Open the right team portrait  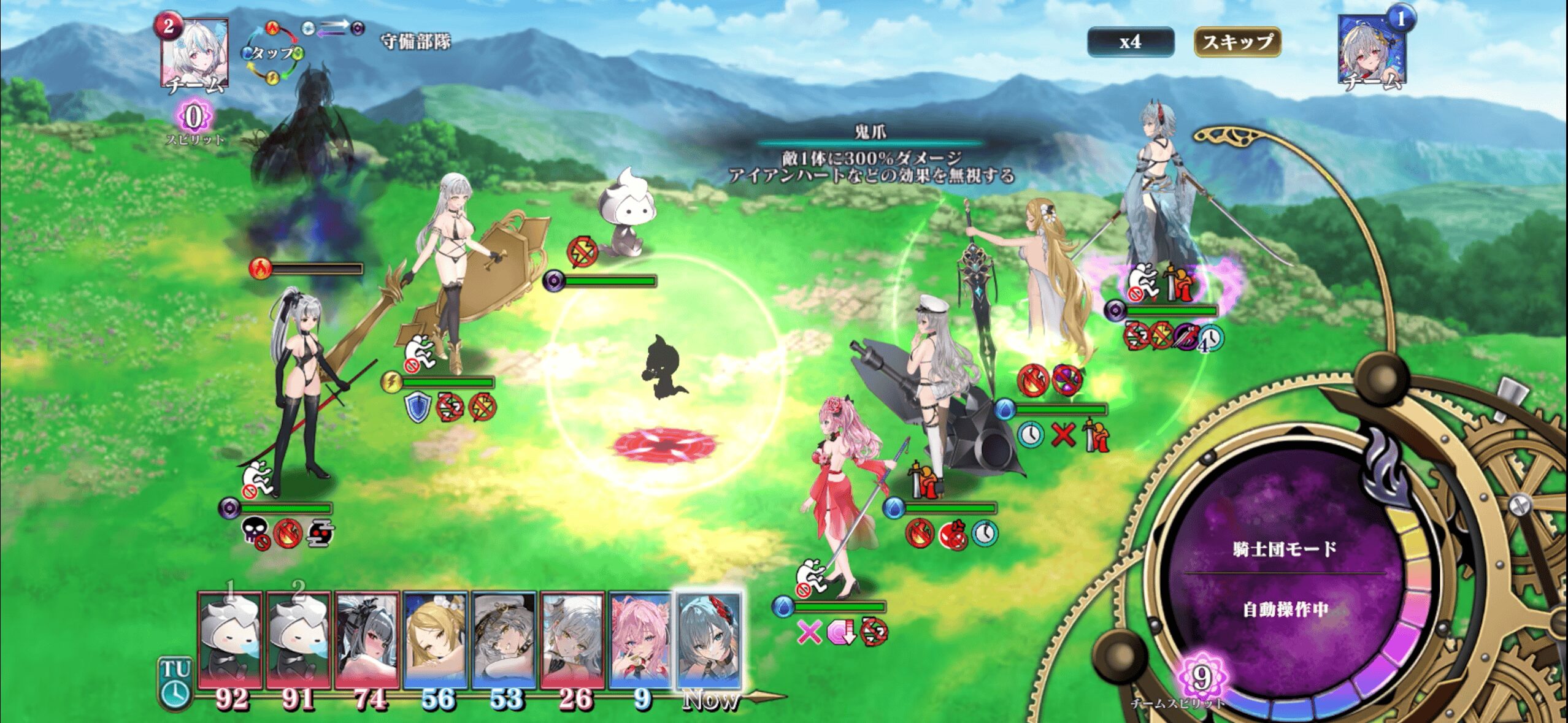tap(1372, 50)
